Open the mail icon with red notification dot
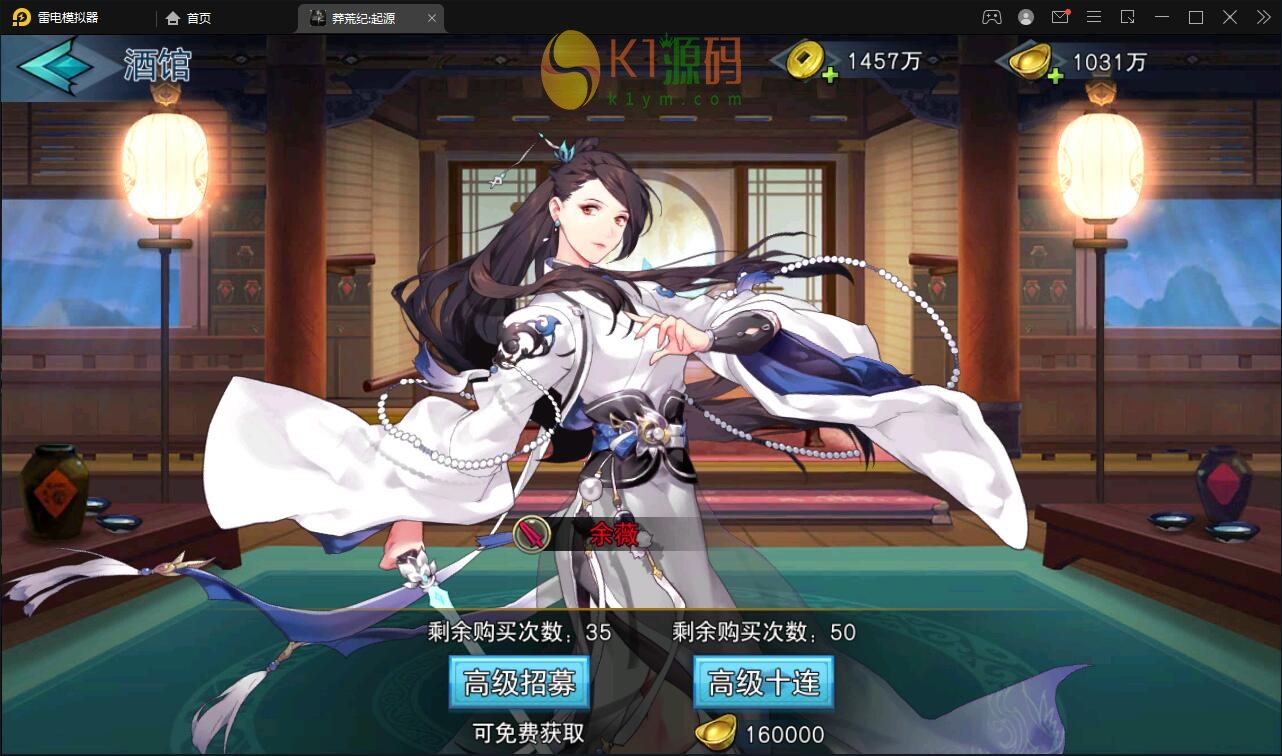Image resolution: width=1282 pixels, height=756 pixels. click(x=1060, y=17)
